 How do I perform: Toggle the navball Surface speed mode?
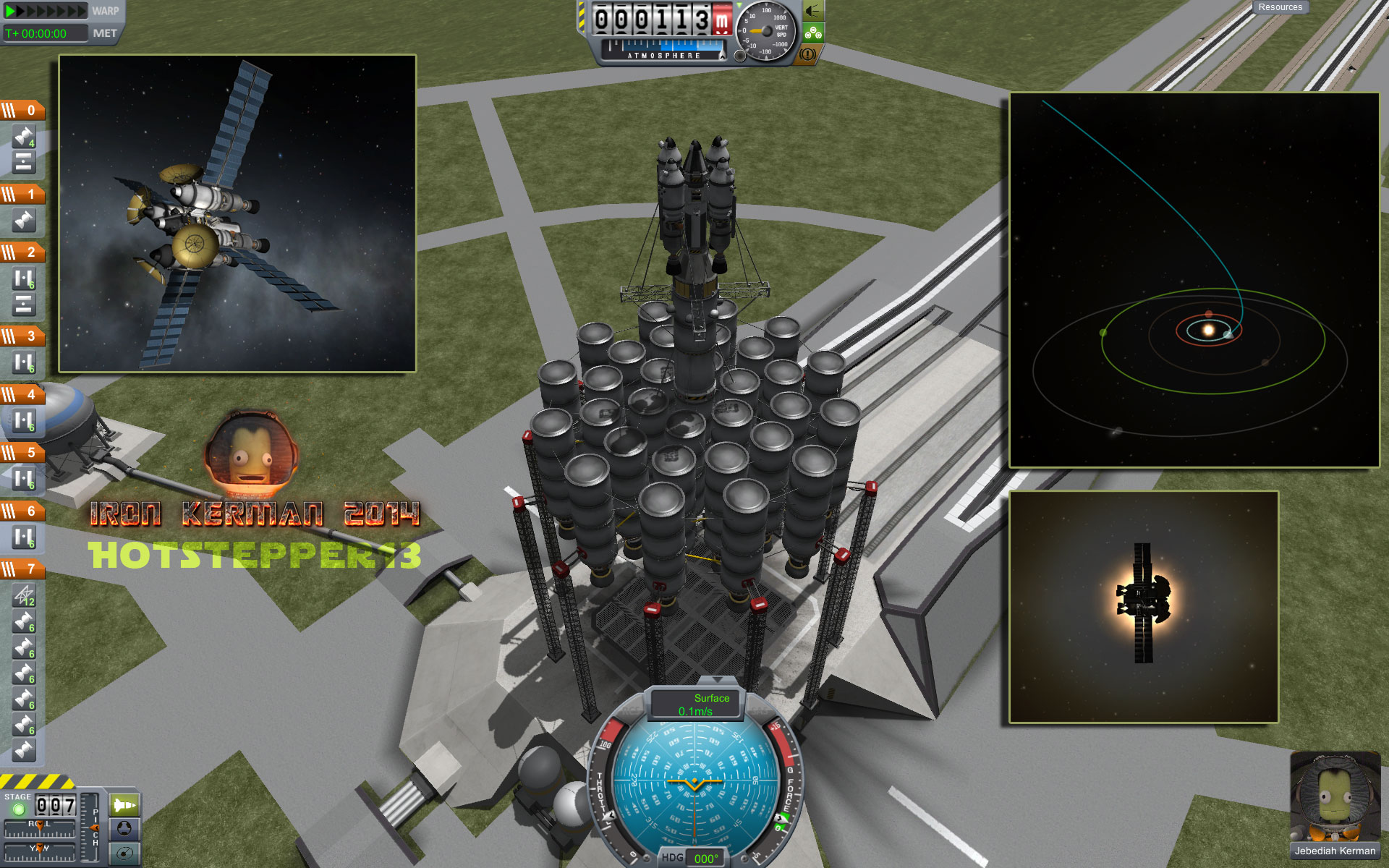pyautogui.click(x=697, y=705)
